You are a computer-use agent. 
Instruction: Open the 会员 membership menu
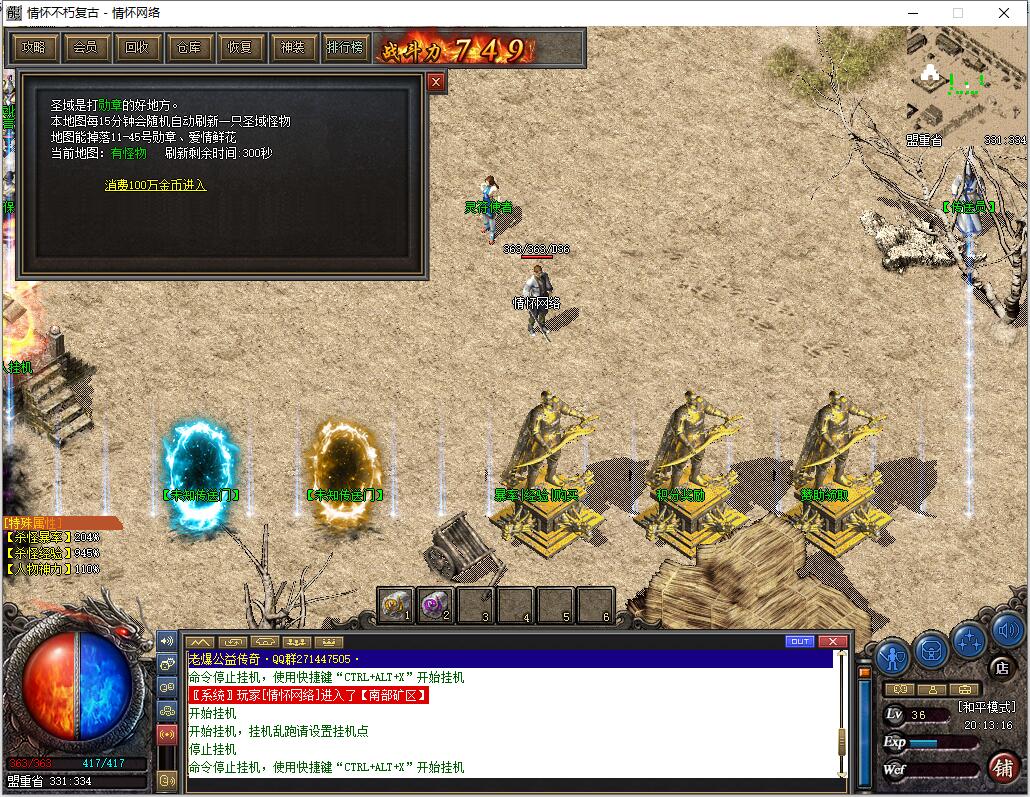point(85,47)
